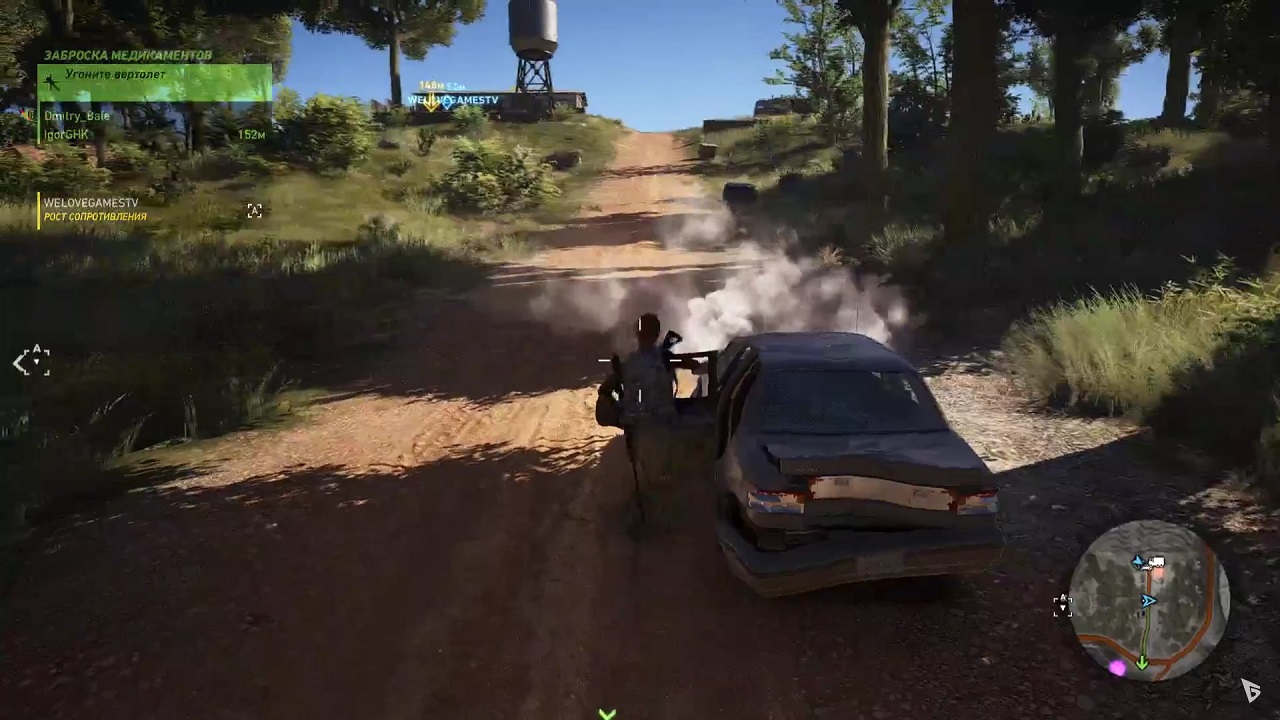Image resolution: width=1280 pixels, height=720 pixels.
Task: Click the watermark logo in the corner
Action: pos(1250,690)
